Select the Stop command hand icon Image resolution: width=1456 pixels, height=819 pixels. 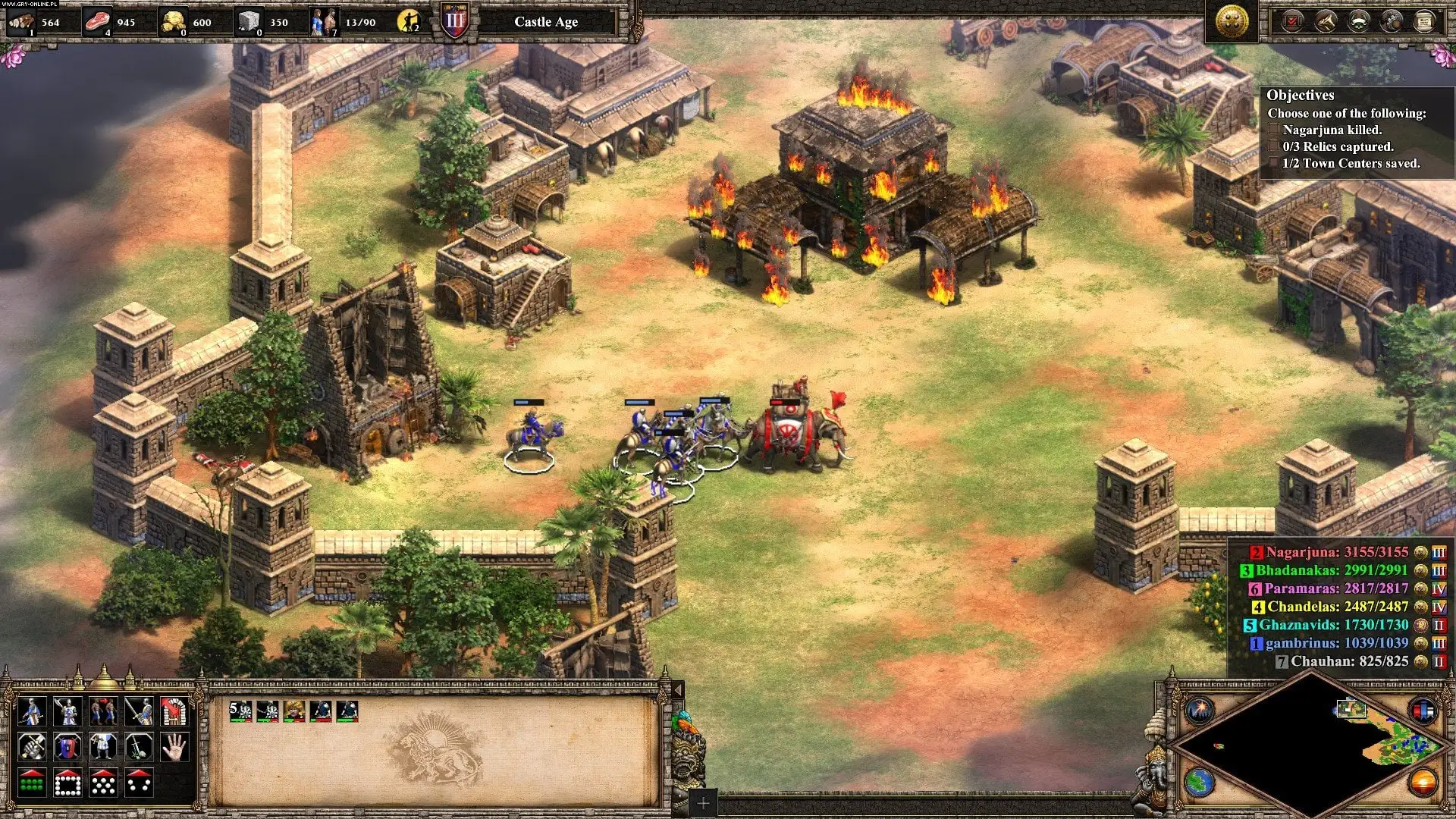174,747
